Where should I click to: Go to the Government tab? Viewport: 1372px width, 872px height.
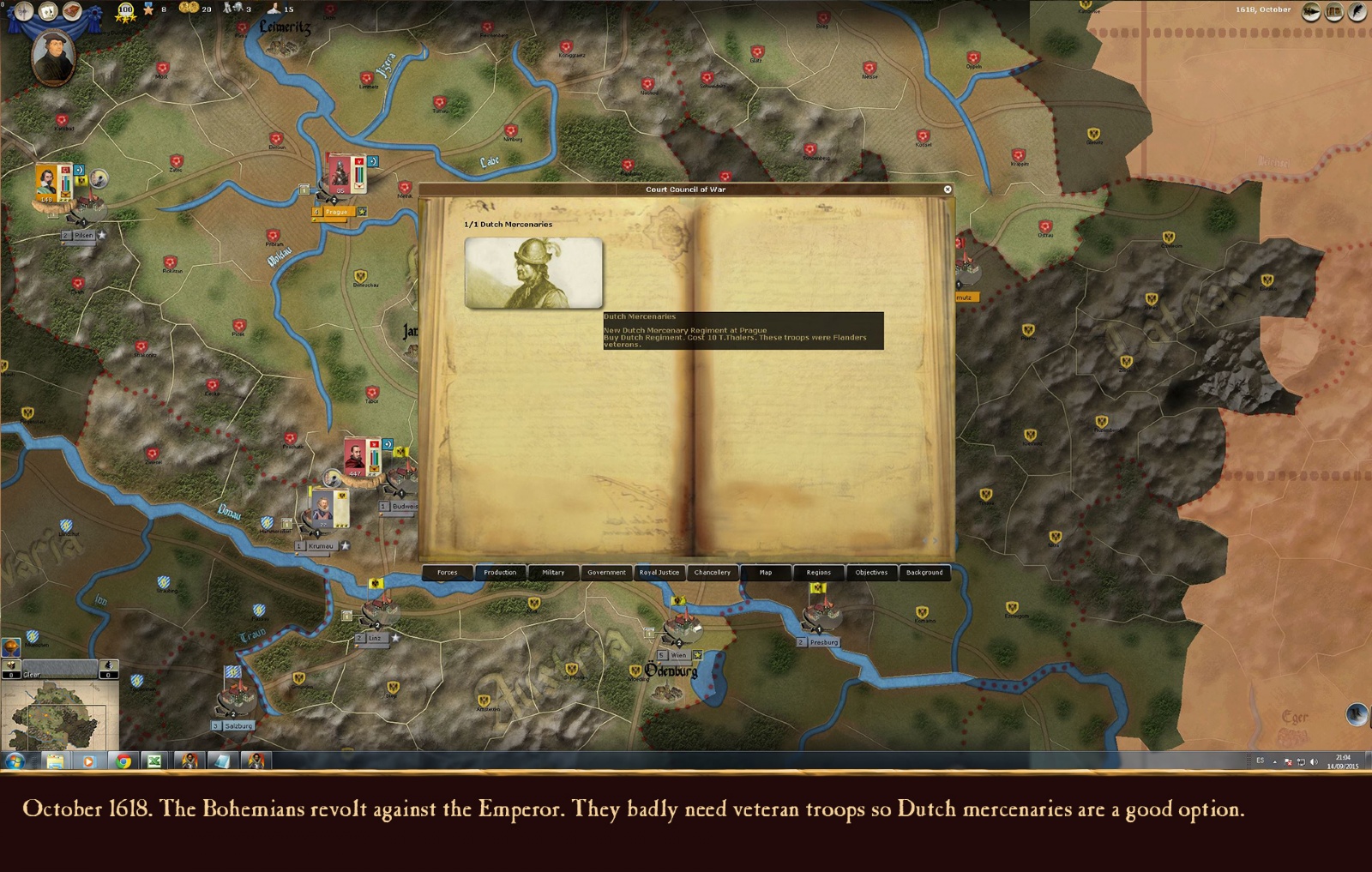[606, 573]
